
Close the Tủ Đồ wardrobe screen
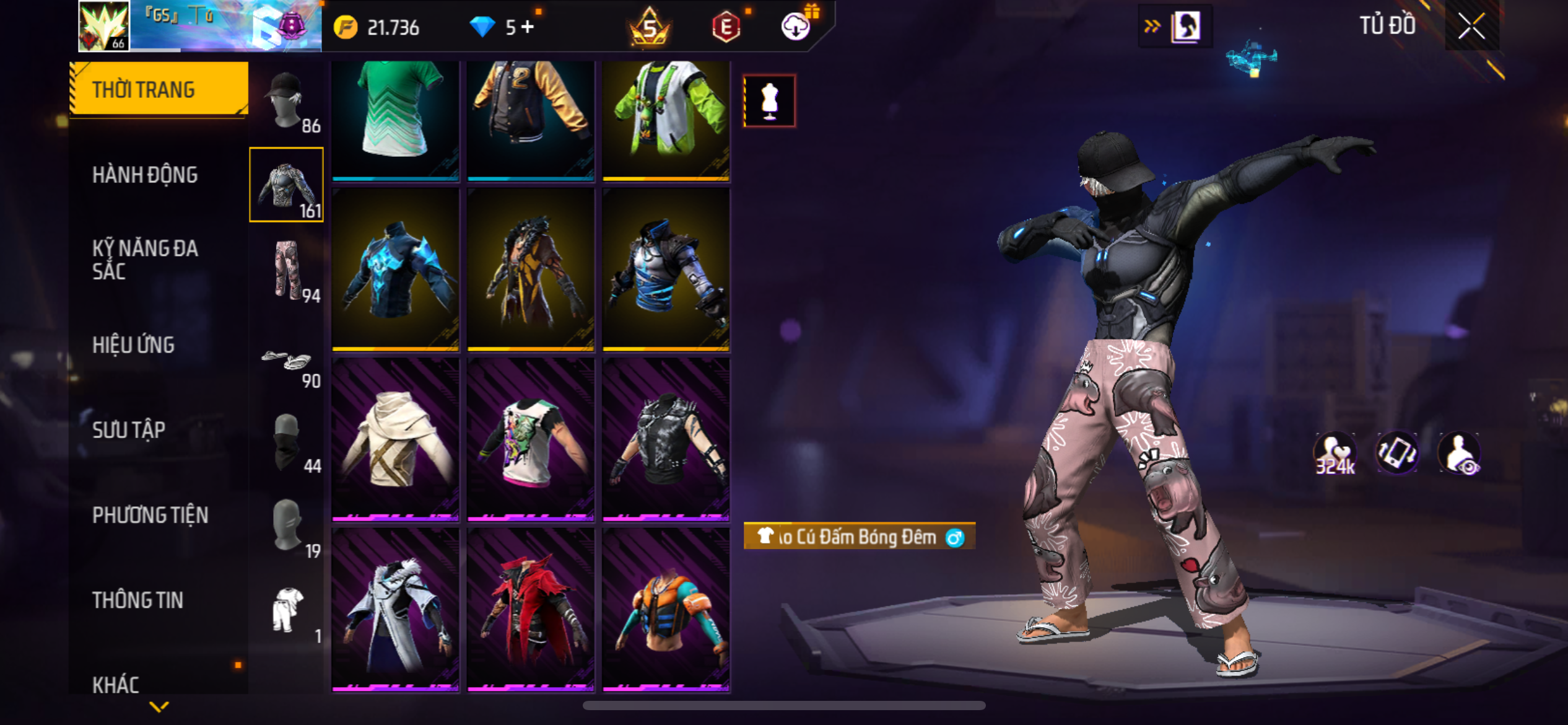pos(1471,27)
